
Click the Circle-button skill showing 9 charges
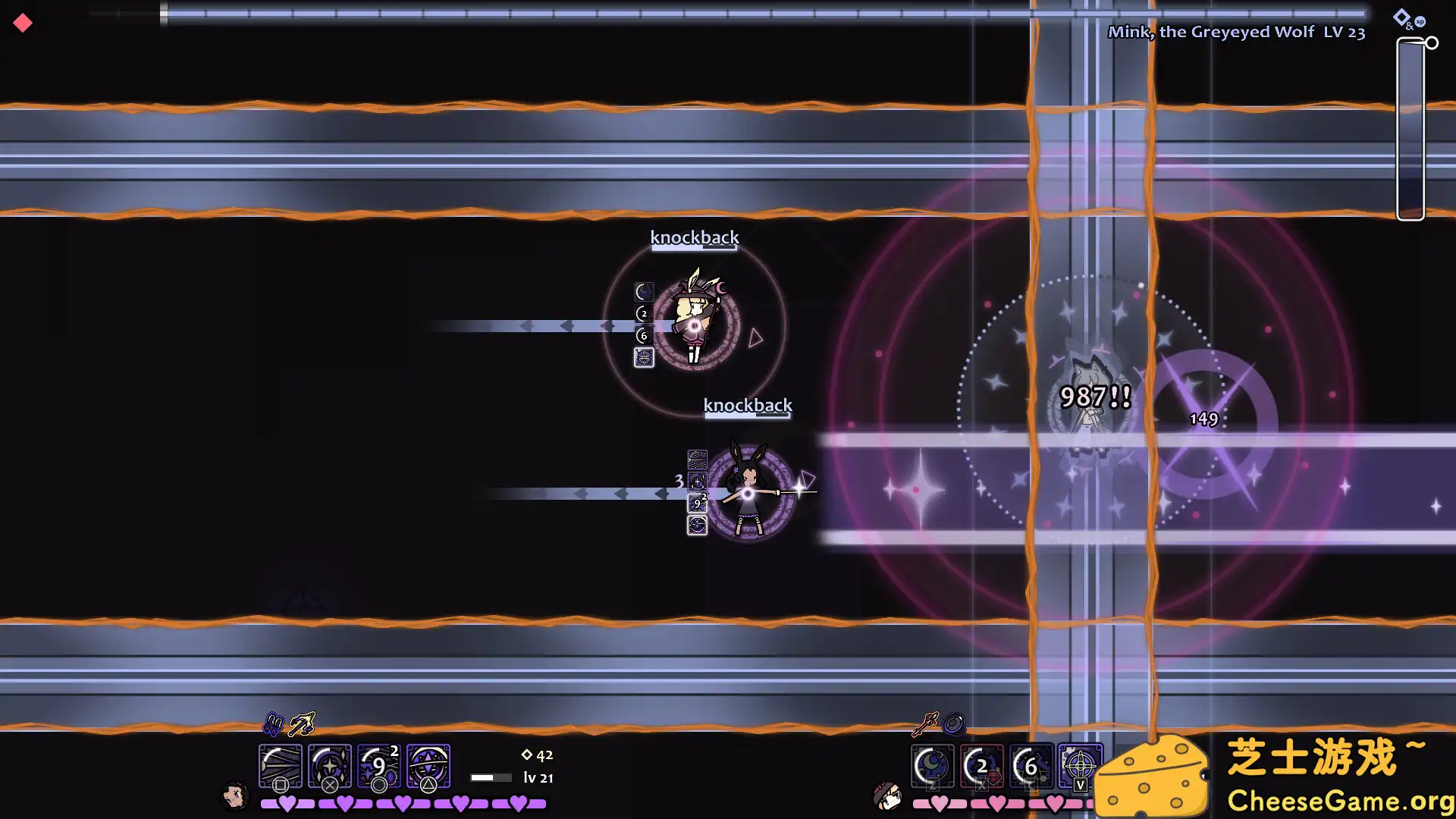(x=378, y=767)
